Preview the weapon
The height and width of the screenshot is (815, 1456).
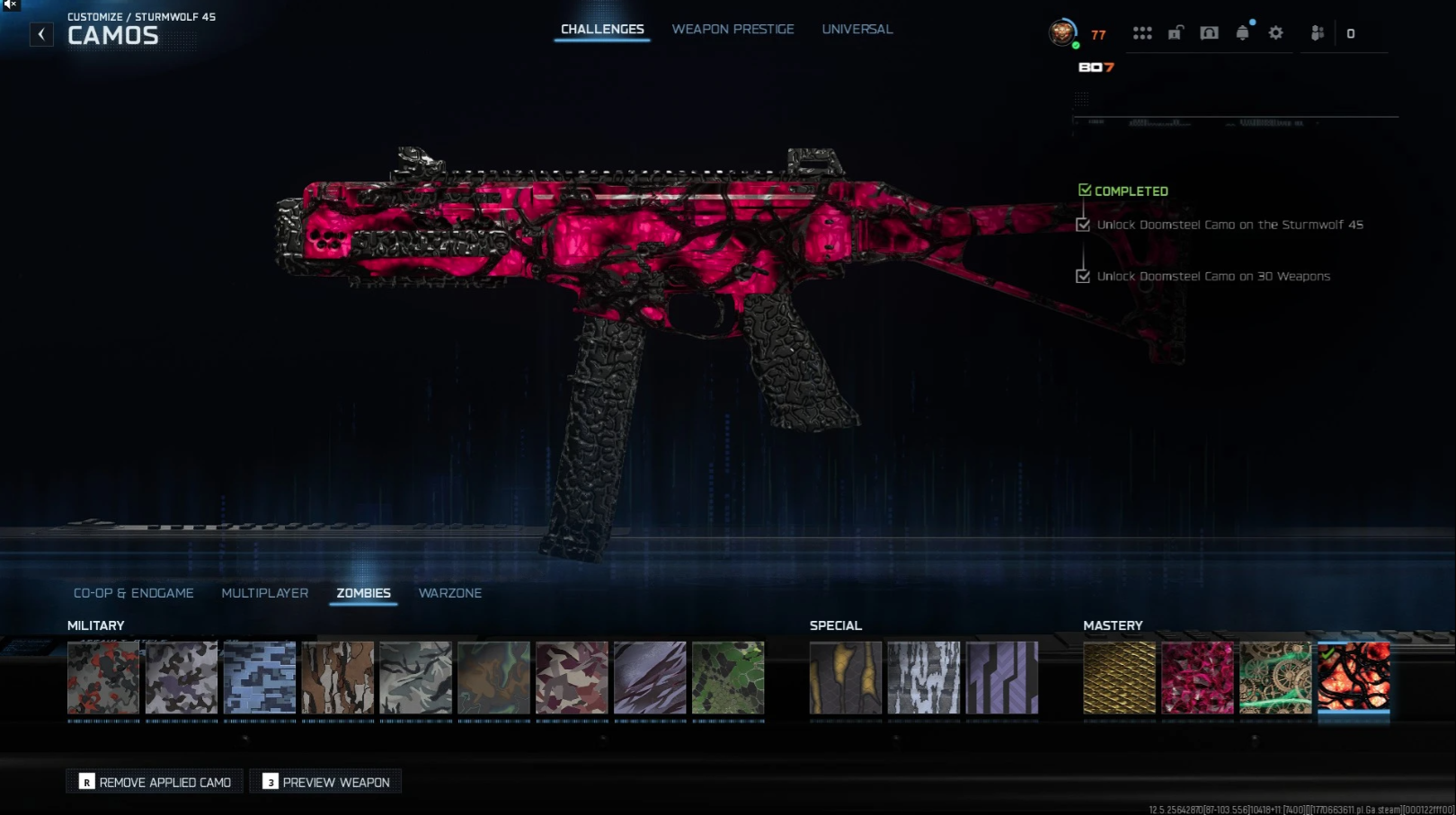coord(325,782)
